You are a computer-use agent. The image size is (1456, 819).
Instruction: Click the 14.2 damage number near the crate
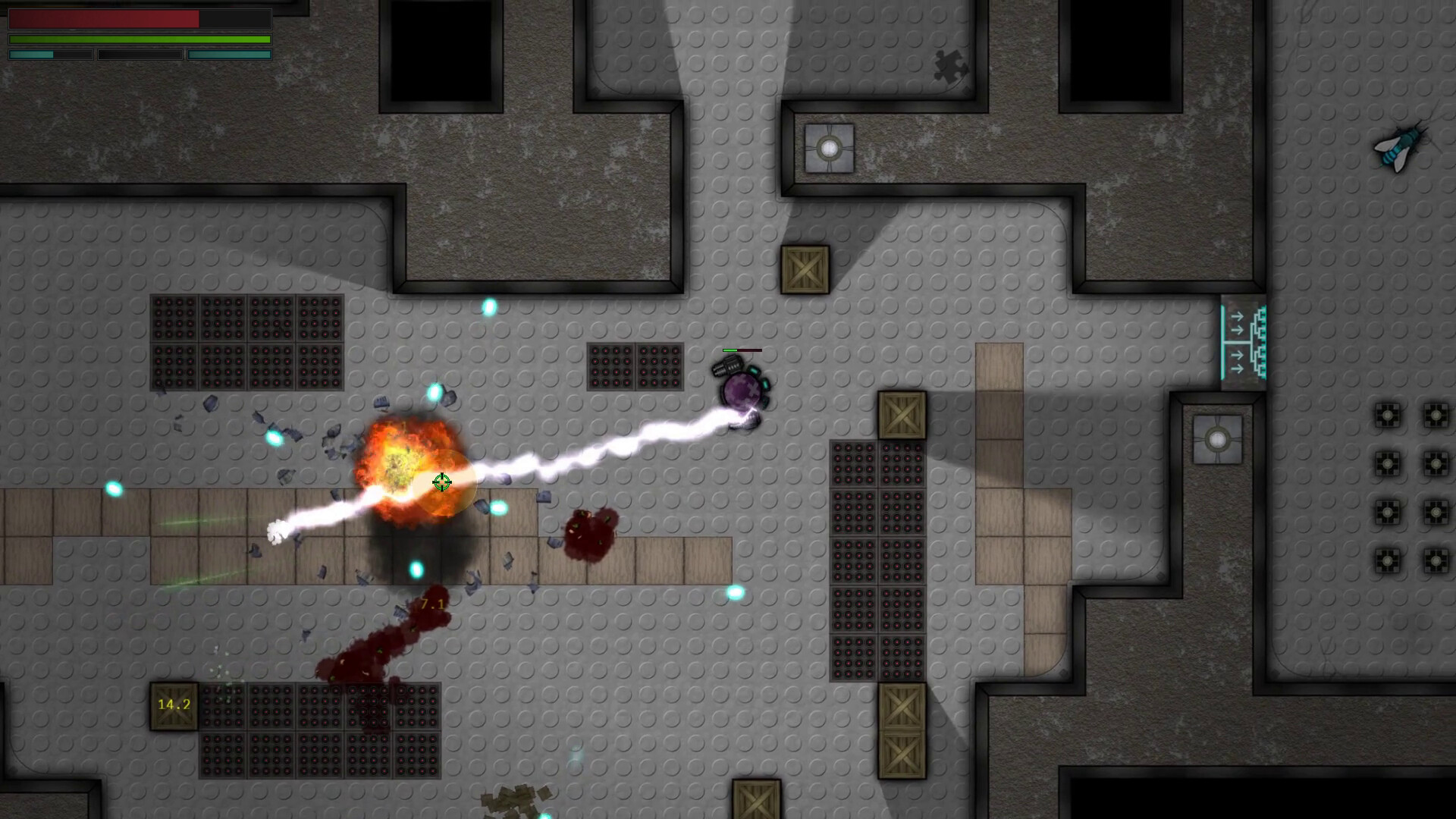point(173,705)
